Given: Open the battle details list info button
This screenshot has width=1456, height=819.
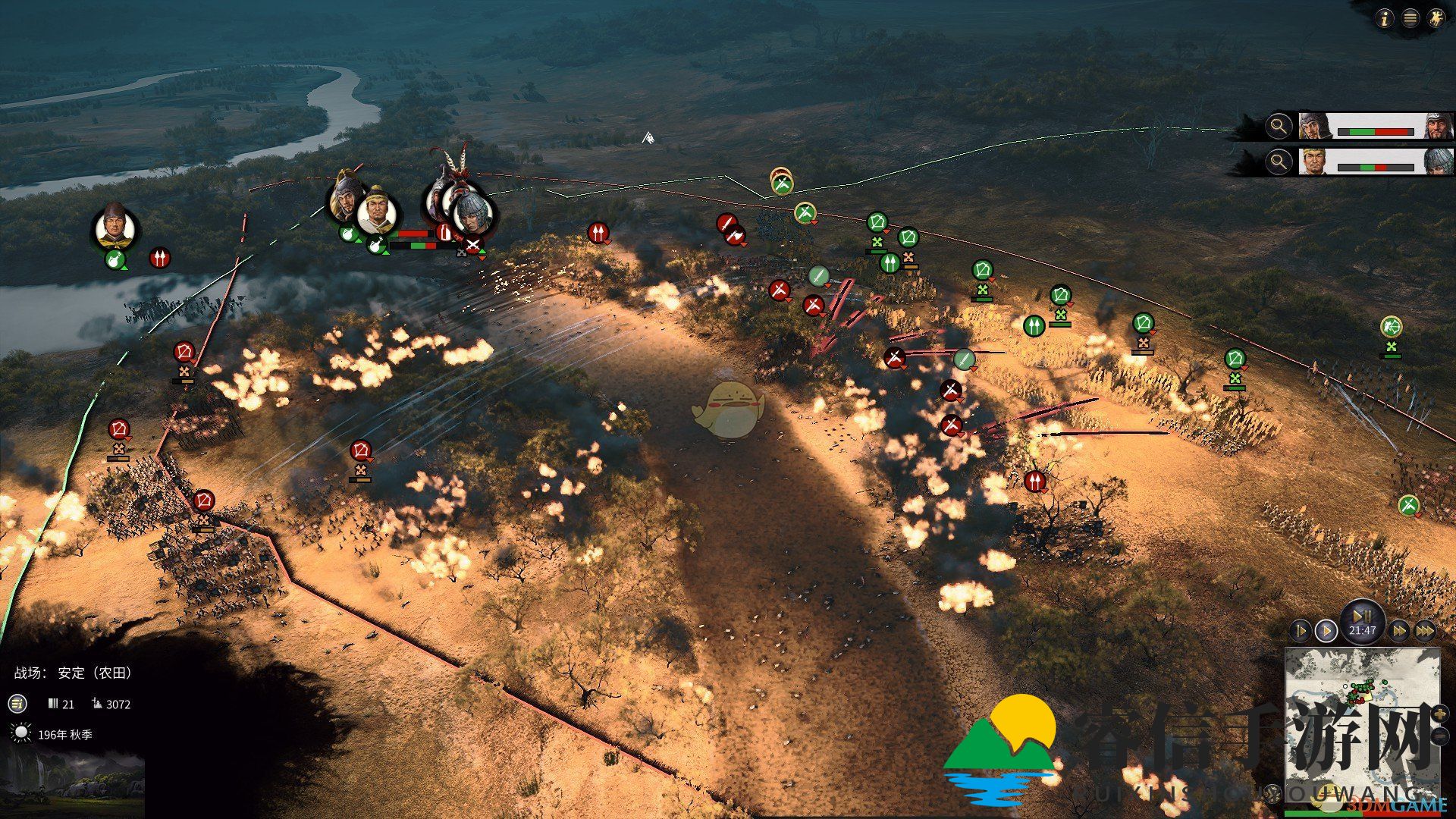Looking at the screenshot, I should tap(17, 704).
